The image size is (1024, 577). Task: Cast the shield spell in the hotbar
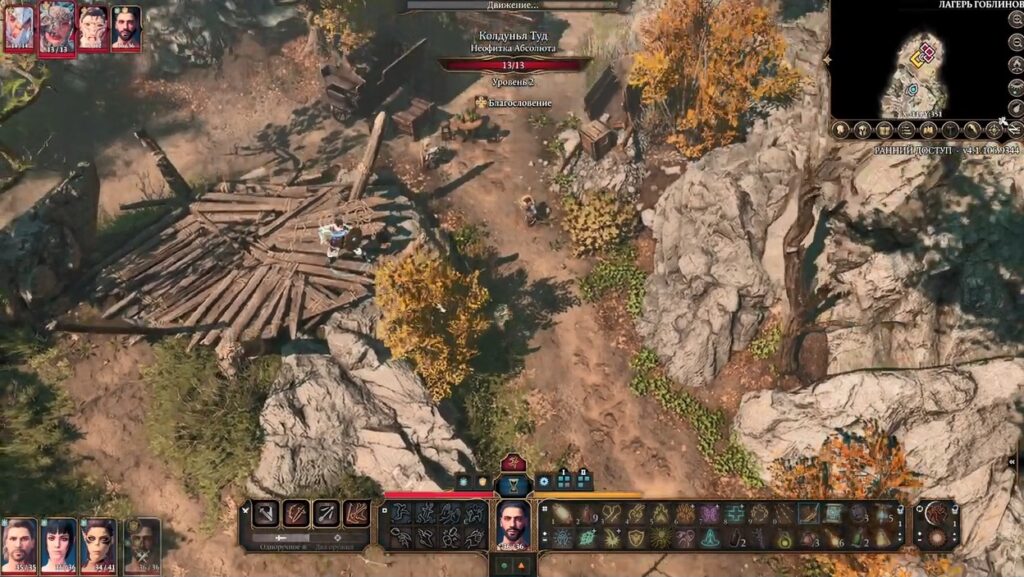coord(635,538)
